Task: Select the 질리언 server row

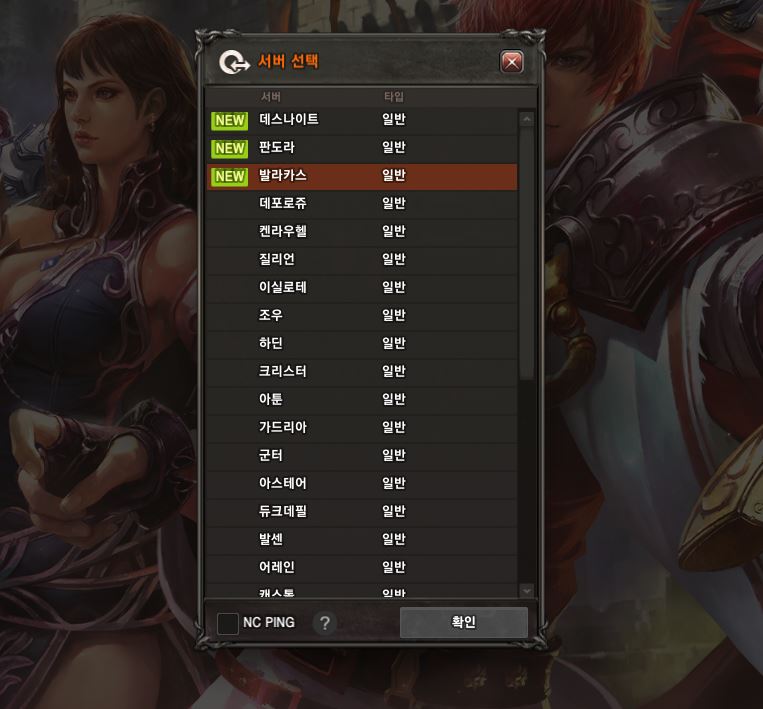Action: pyautogui.click(x=277, y=260)
